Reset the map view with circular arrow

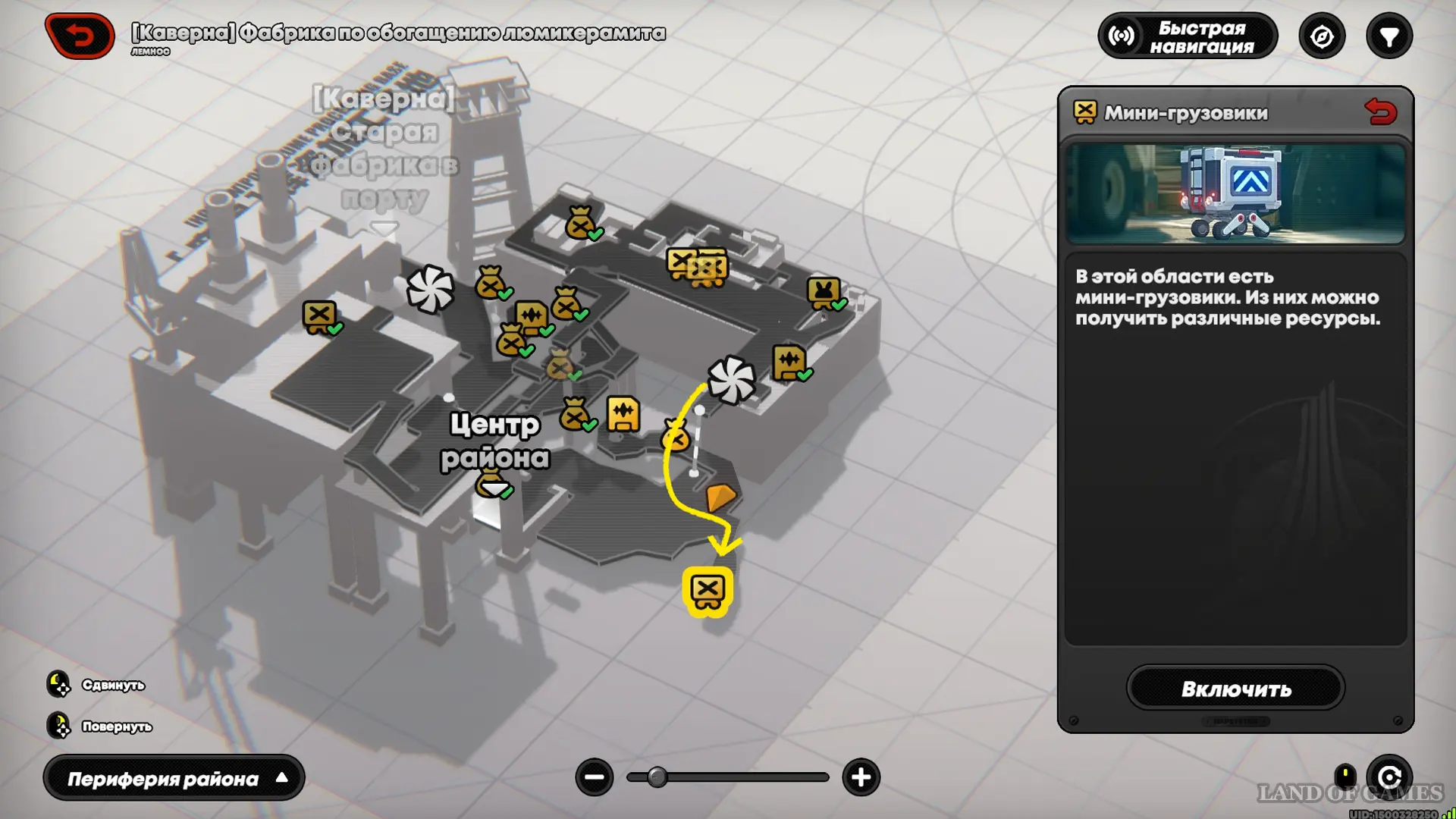(1389, 777)
